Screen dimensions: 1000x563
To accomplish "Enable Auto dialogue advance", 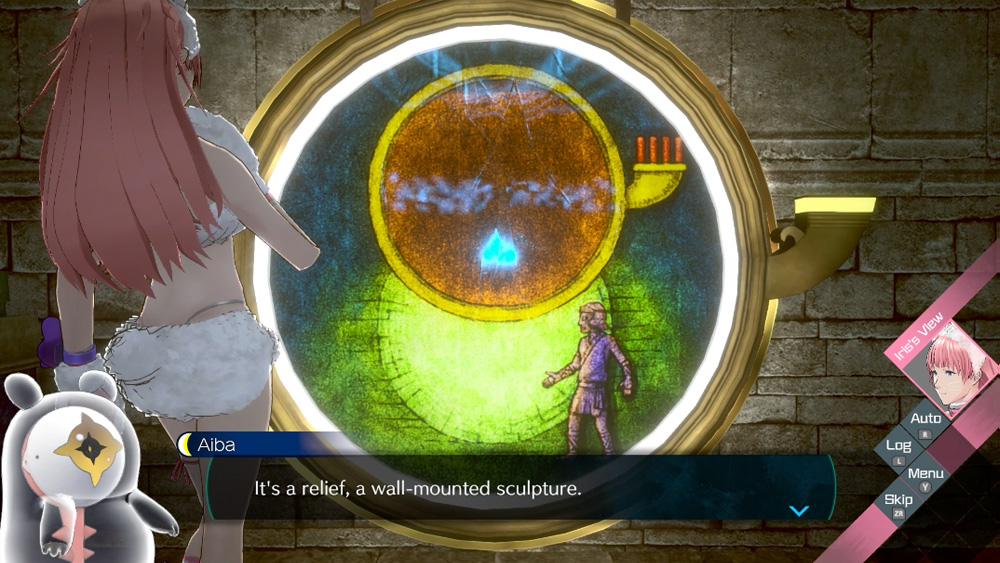I will (x=926, y=420).
